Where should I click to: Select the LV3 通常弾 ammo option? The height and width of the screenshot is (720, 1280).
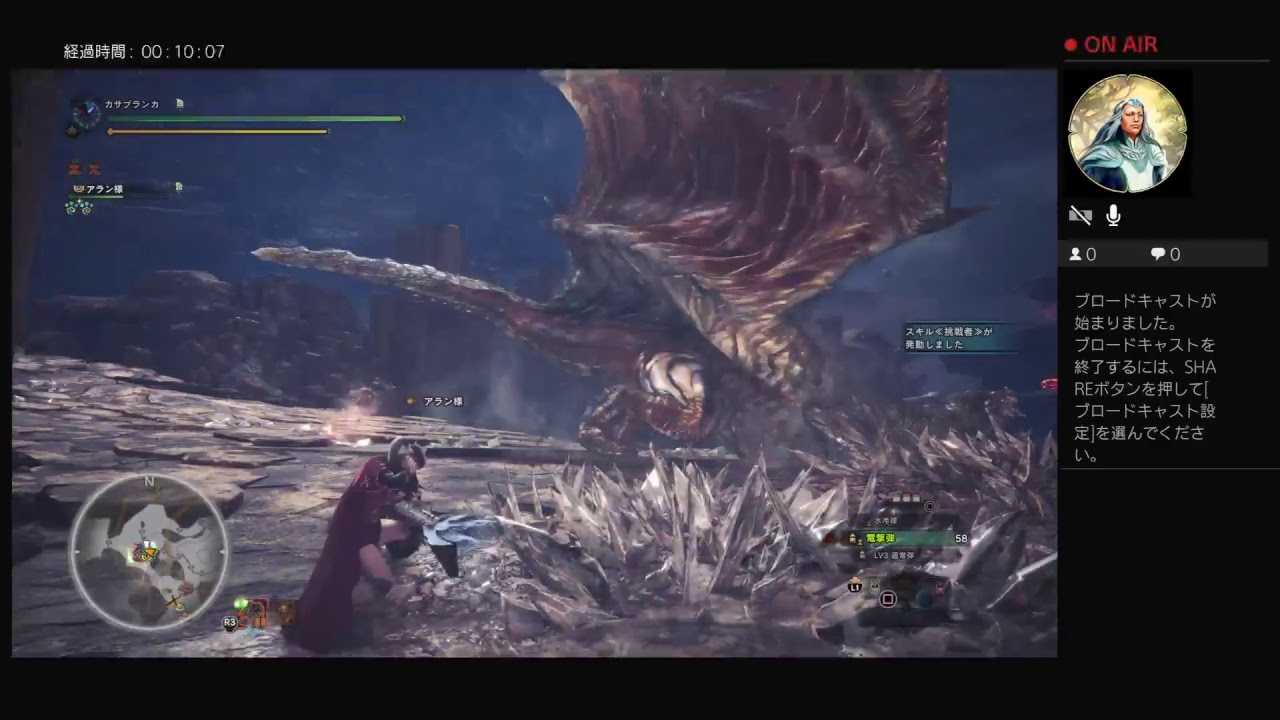click(893, 555)
